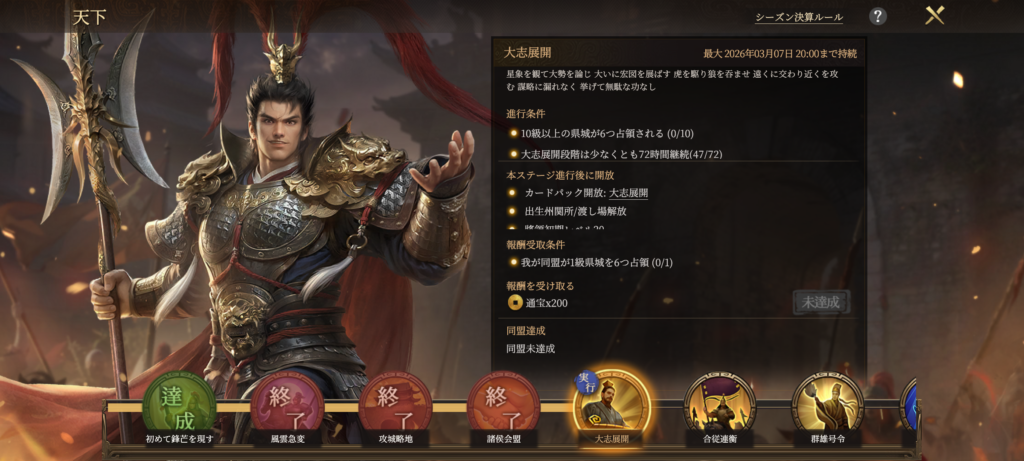Open the シーズン決算ルール link

tap(798, 17)
